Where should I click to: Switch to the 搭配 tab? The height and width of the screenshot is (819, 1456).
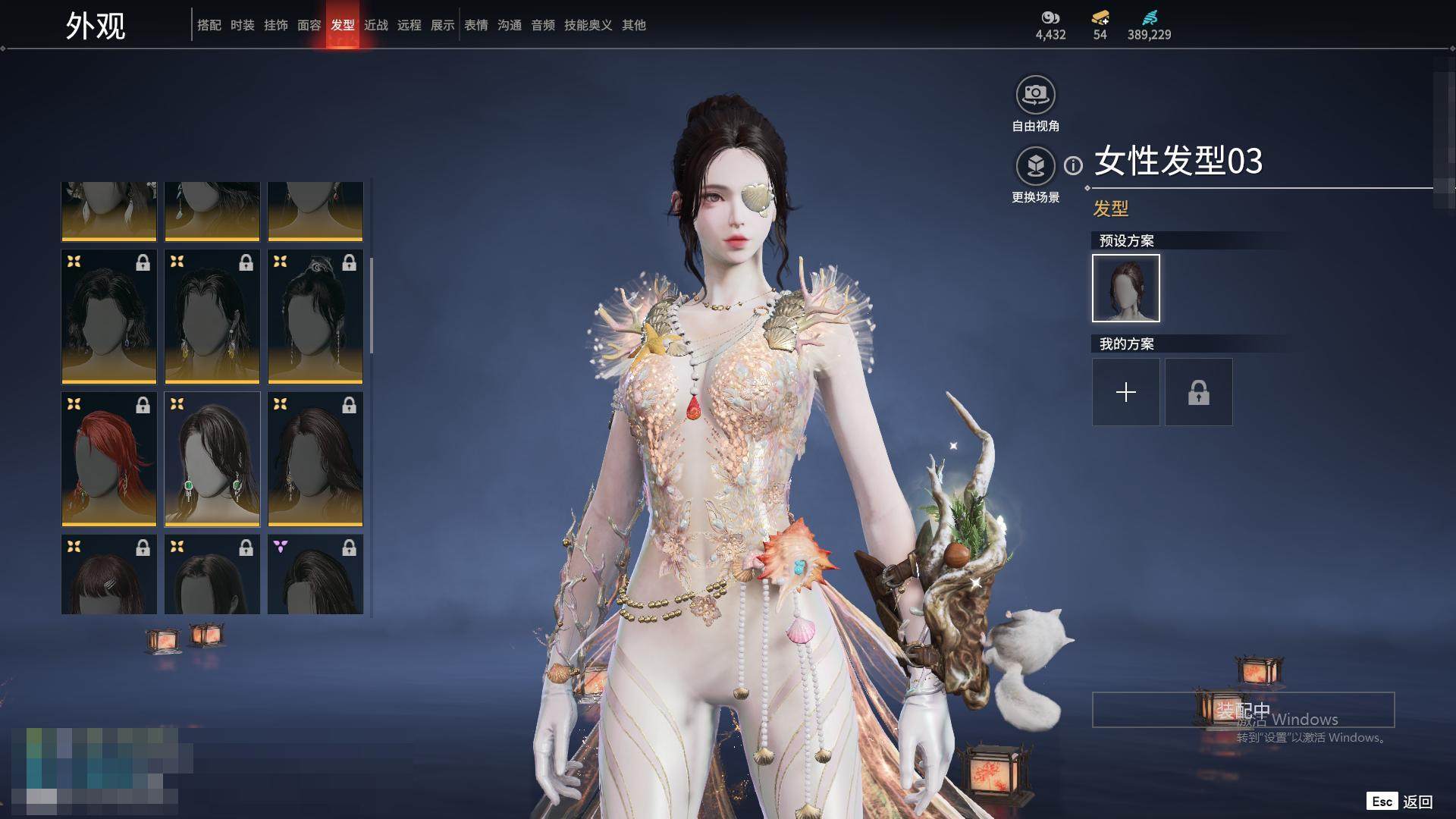click(209, 25)
